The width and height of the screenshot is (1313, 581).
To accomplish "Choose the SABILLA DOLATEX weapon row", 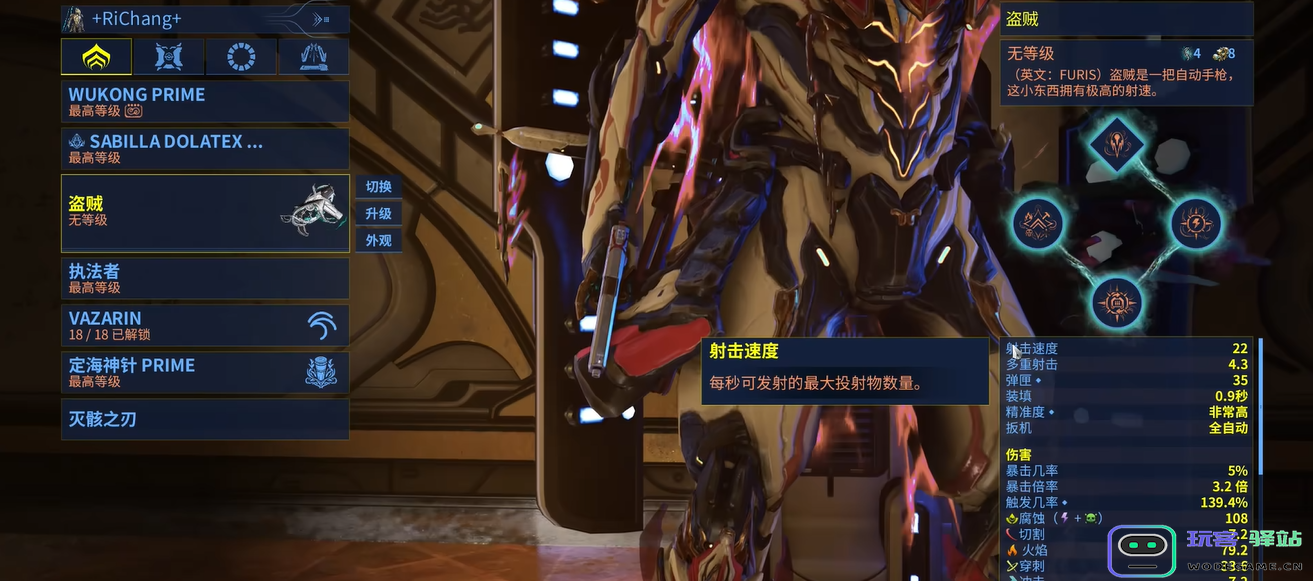I will (x=205, y=148).
